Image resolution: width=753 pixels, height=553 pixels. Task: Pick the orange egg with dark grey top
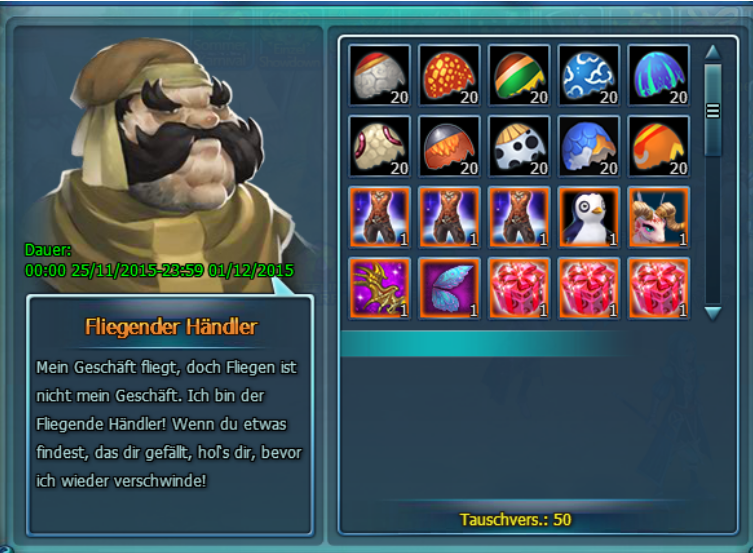(x=449, y=146)
